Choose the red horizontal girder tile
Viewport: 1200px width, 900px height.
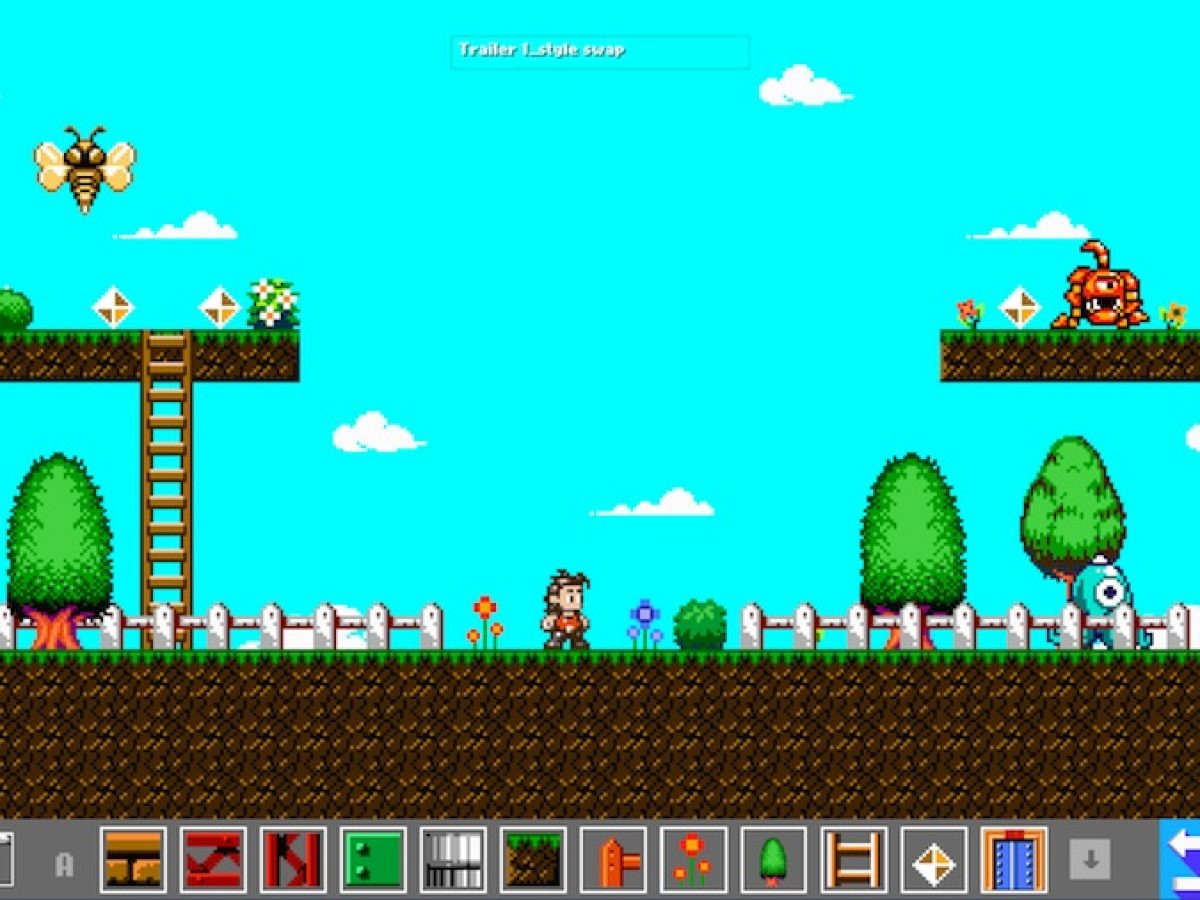point(213,860)
